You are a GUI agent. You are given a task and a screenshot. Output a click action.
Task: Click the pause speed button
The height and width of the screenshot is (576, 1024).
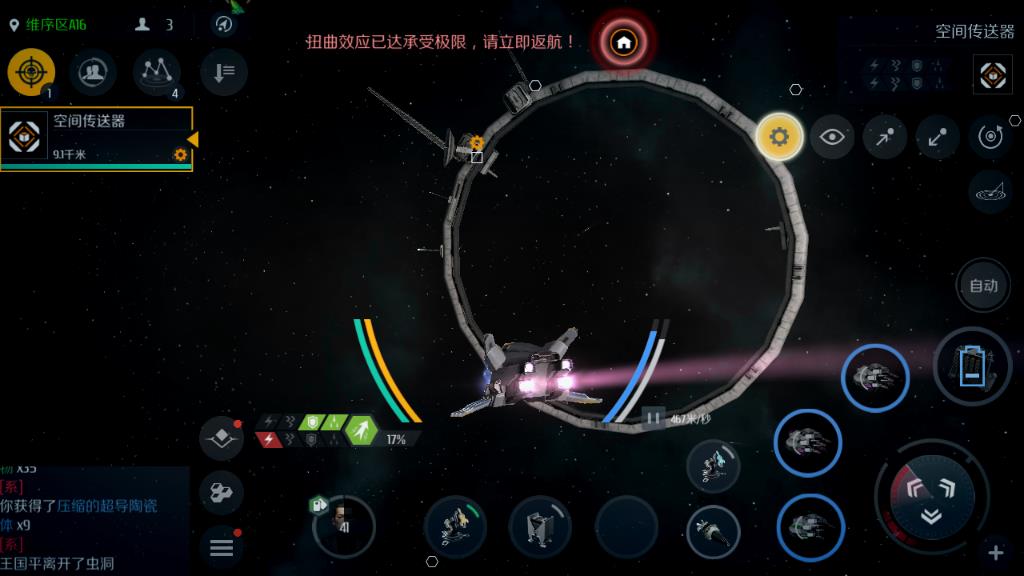pos(653,418)
